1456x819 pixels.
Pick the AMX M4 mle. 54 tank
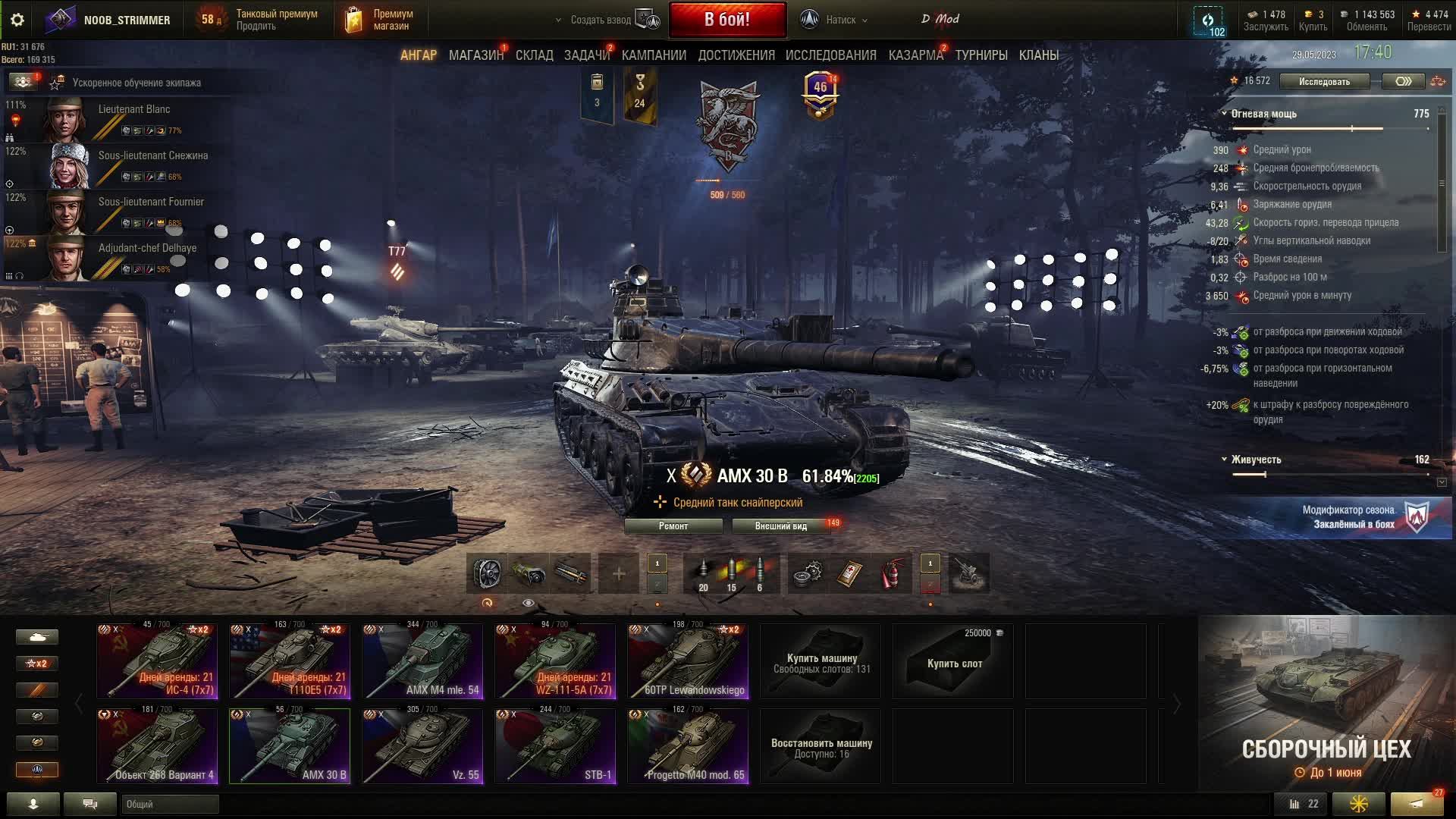[422, 661]
